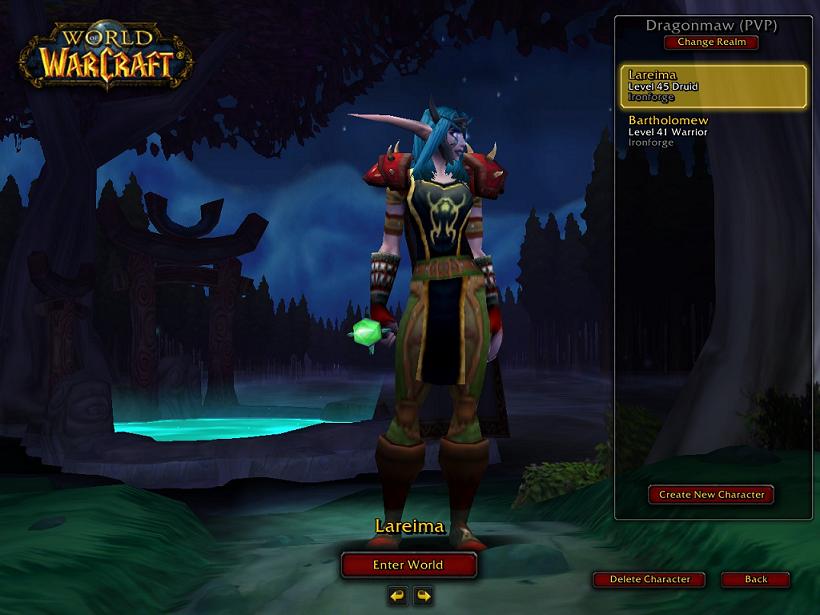The image size is (820, 615).
Task: Choose Bartholomew the level 41 Warrior
Action: click(x=713, y=131)
